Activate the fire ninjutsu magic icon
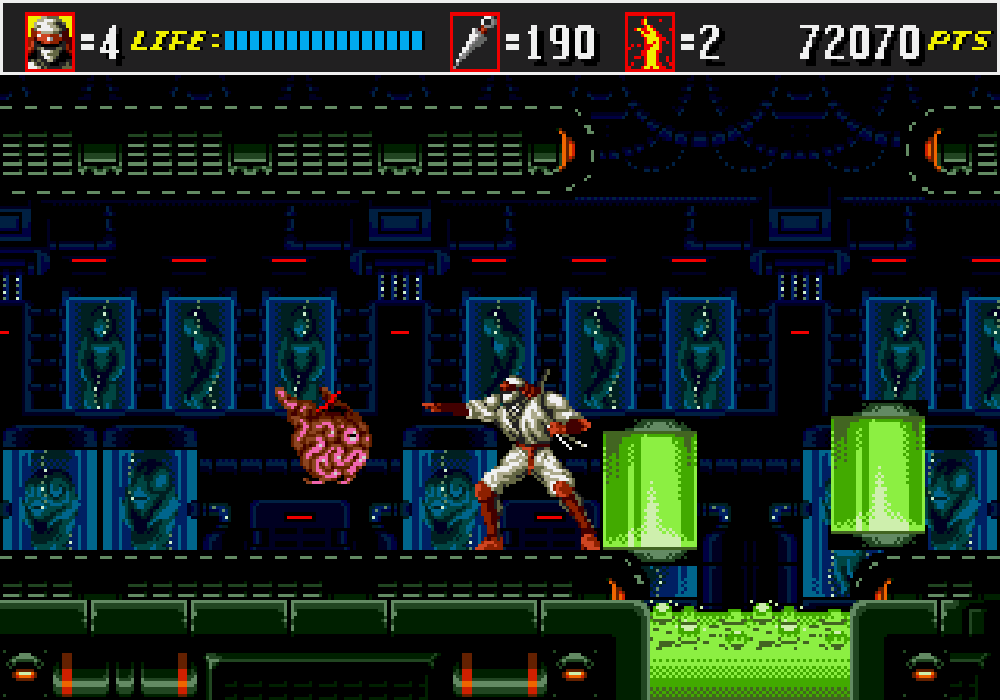The height and width of the screenshot is (700, 1000). (x=650, y=41)
